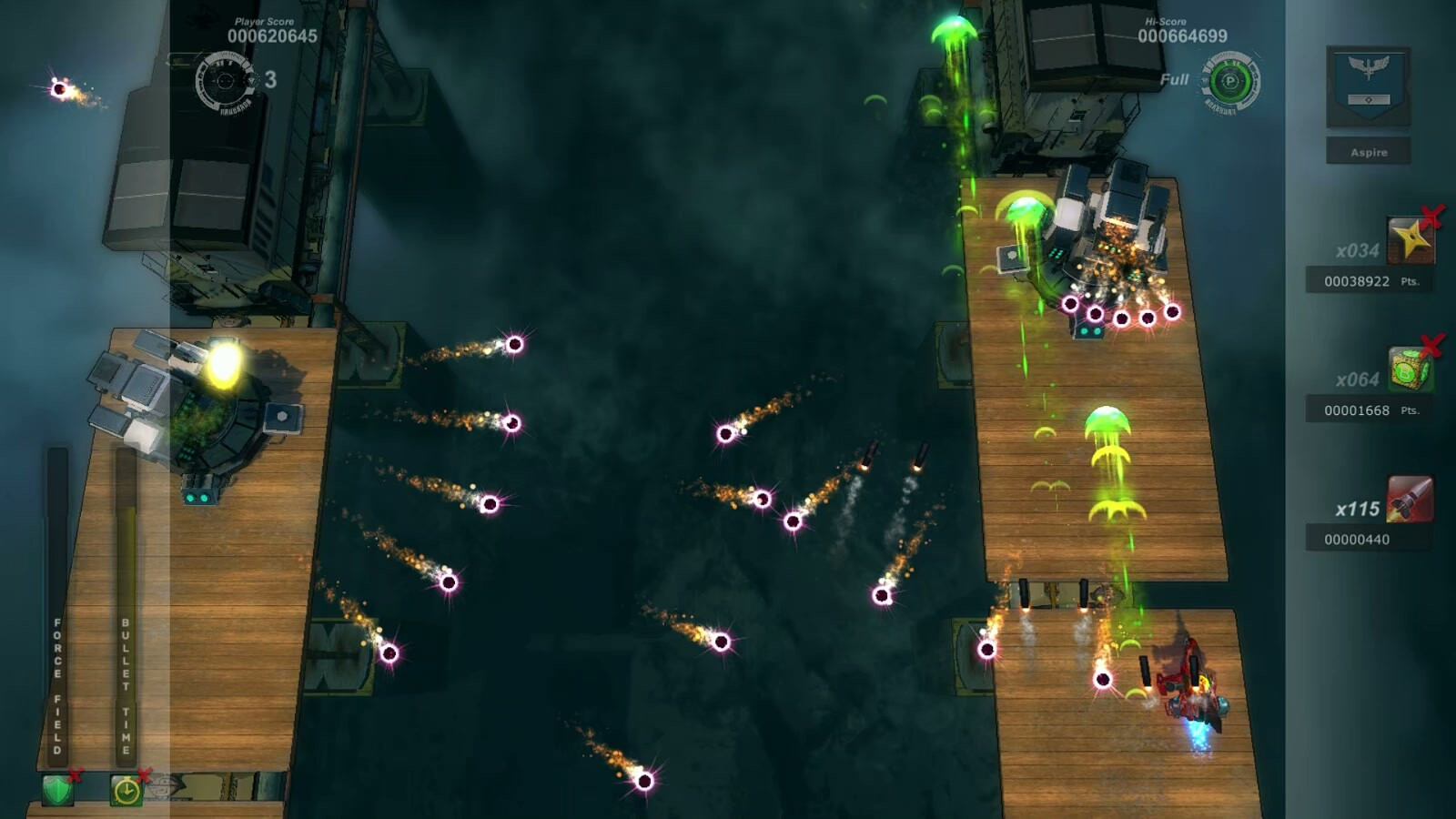This screenshot has width=1456, height=819.
Task: Click the Aspire rank label
Action: pyautogui.click(x=1368, y=152)
